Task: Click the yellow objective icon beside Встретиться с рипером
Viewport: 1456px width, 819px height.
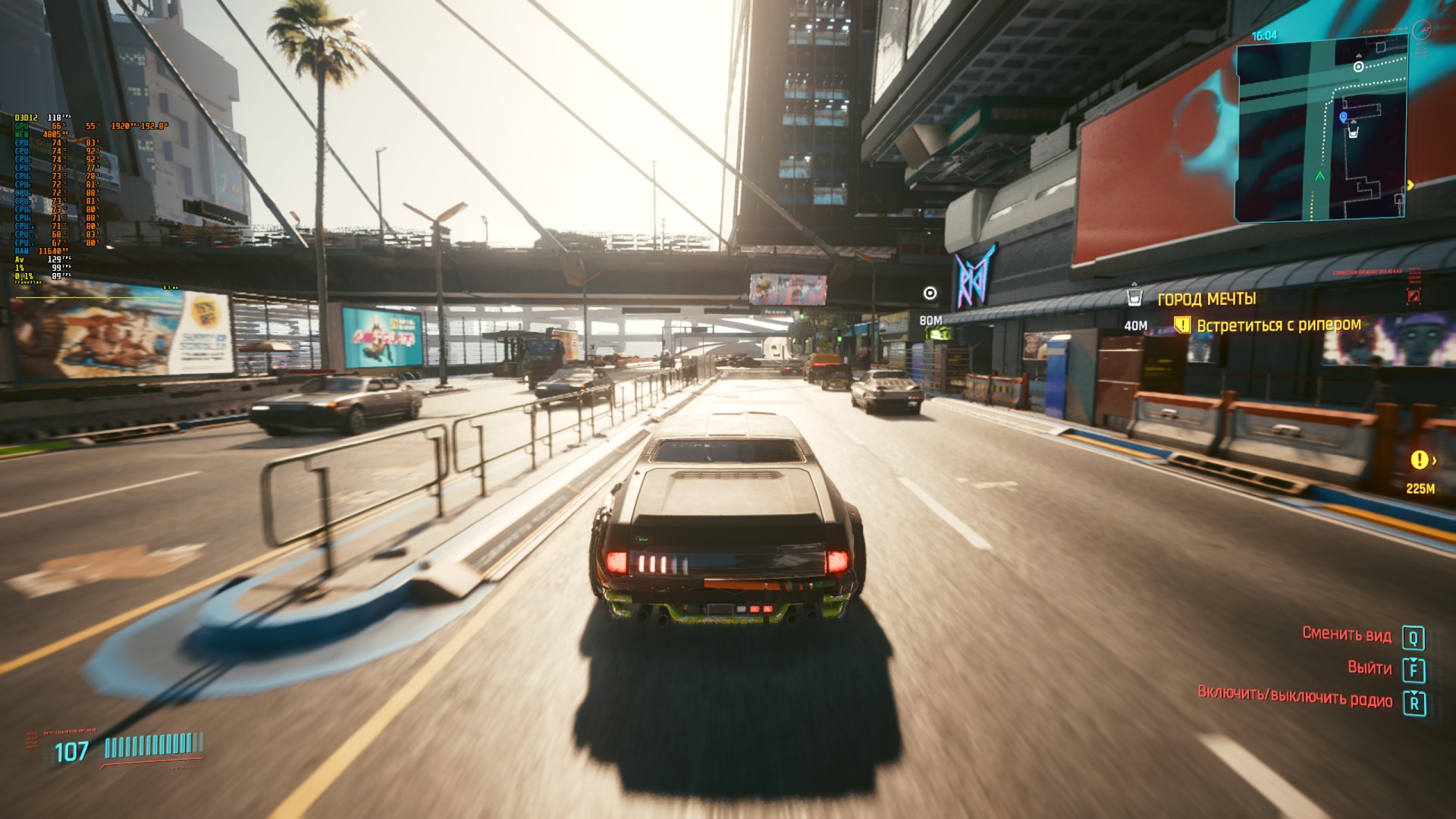Action: [x=1181, y=325]
